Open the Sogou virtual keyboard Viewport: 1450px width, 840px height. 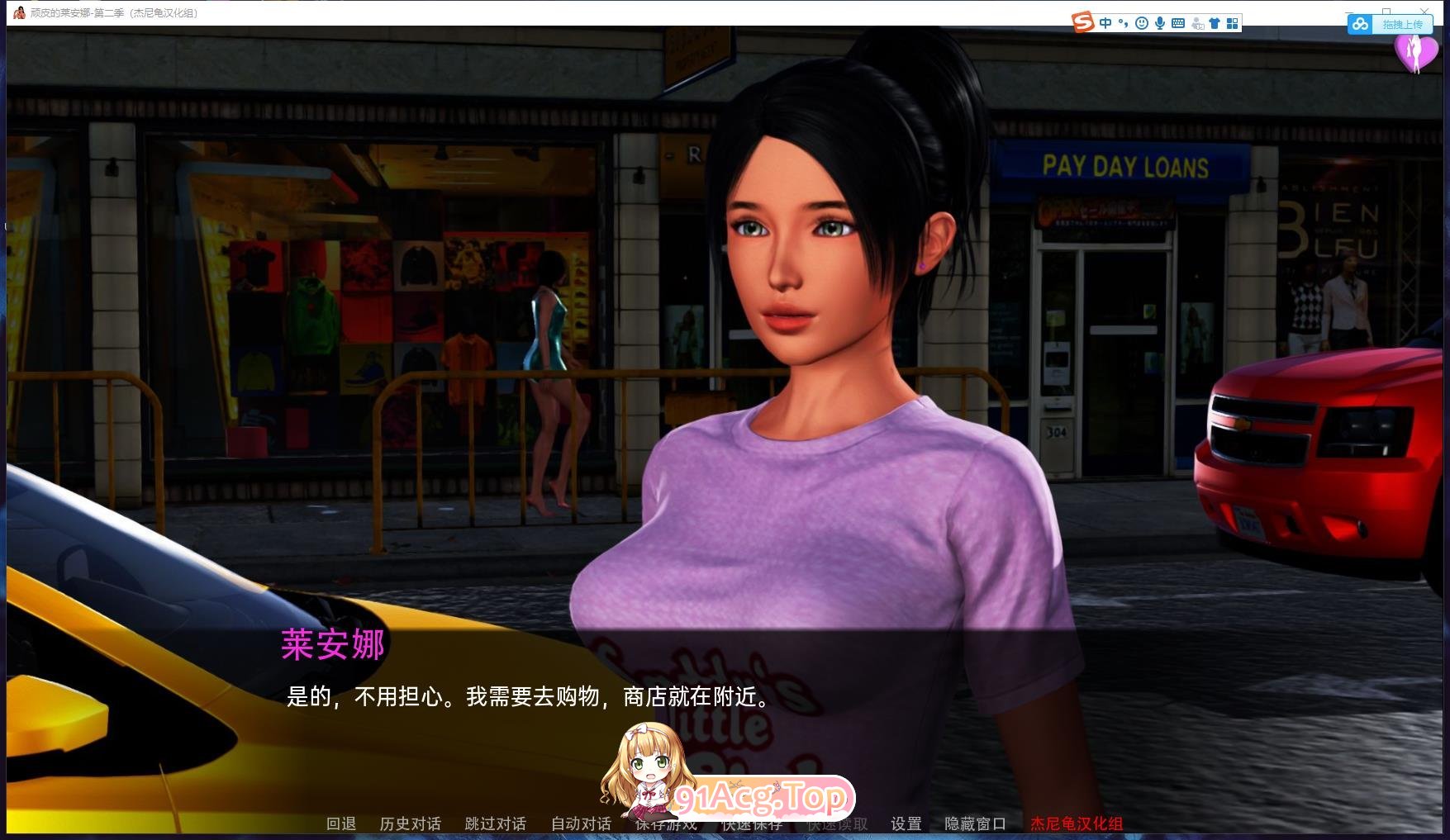1177,23
